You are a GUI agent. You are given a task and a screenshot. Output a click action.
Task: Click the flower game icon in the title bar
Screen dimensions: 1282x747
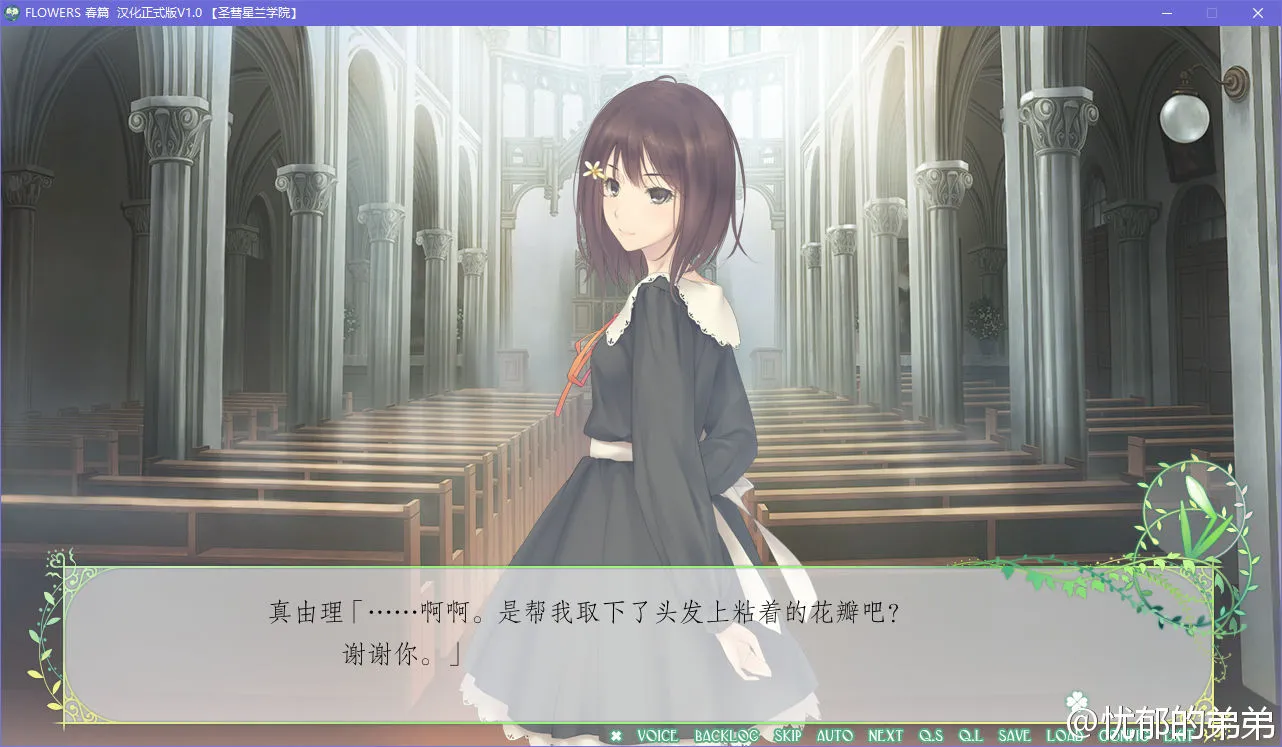(x=12, y=13)
